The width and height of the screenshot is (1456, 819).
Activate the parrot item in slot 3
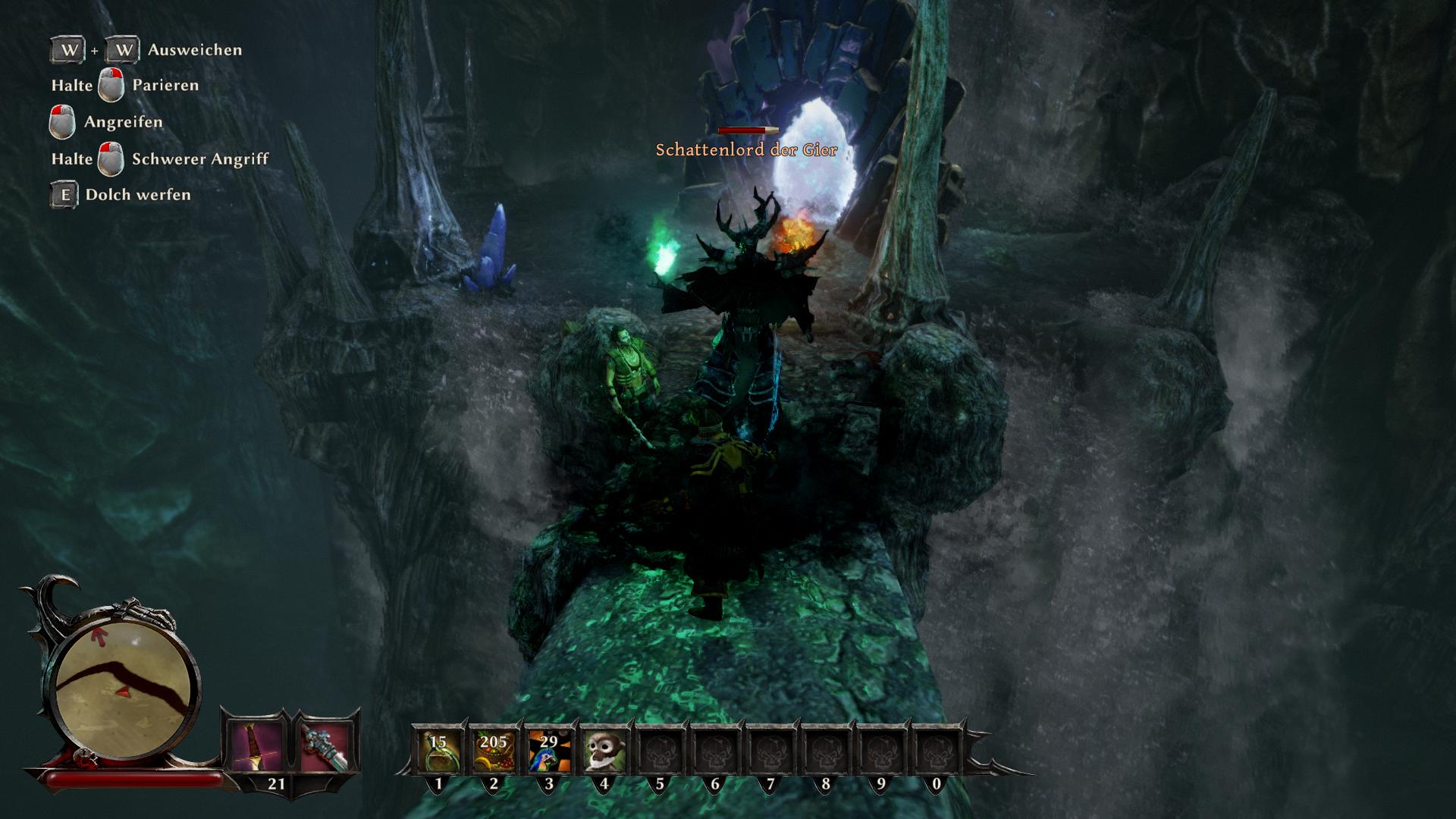click(x=548, y=749)
